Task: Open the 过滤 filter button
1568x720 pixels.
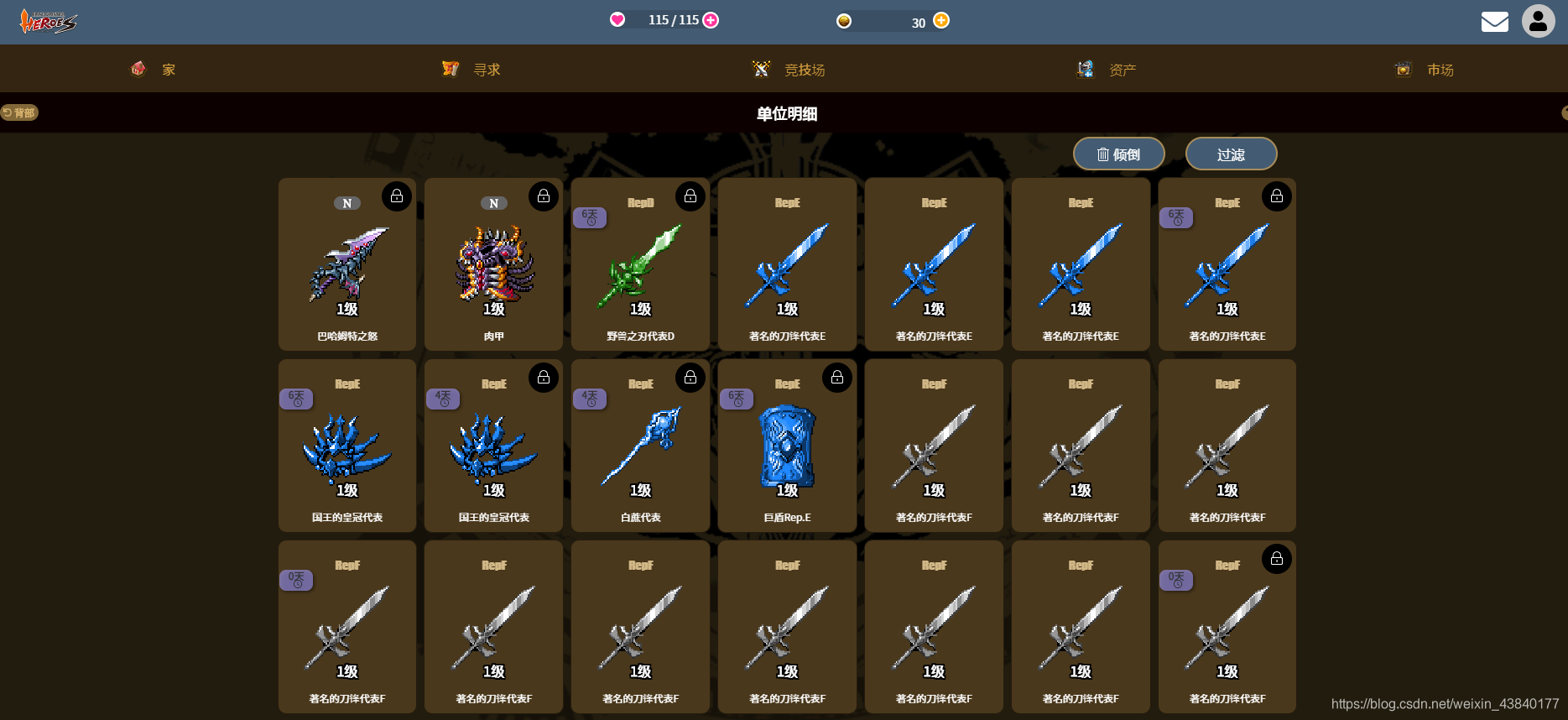Action: pos(1231,154)
